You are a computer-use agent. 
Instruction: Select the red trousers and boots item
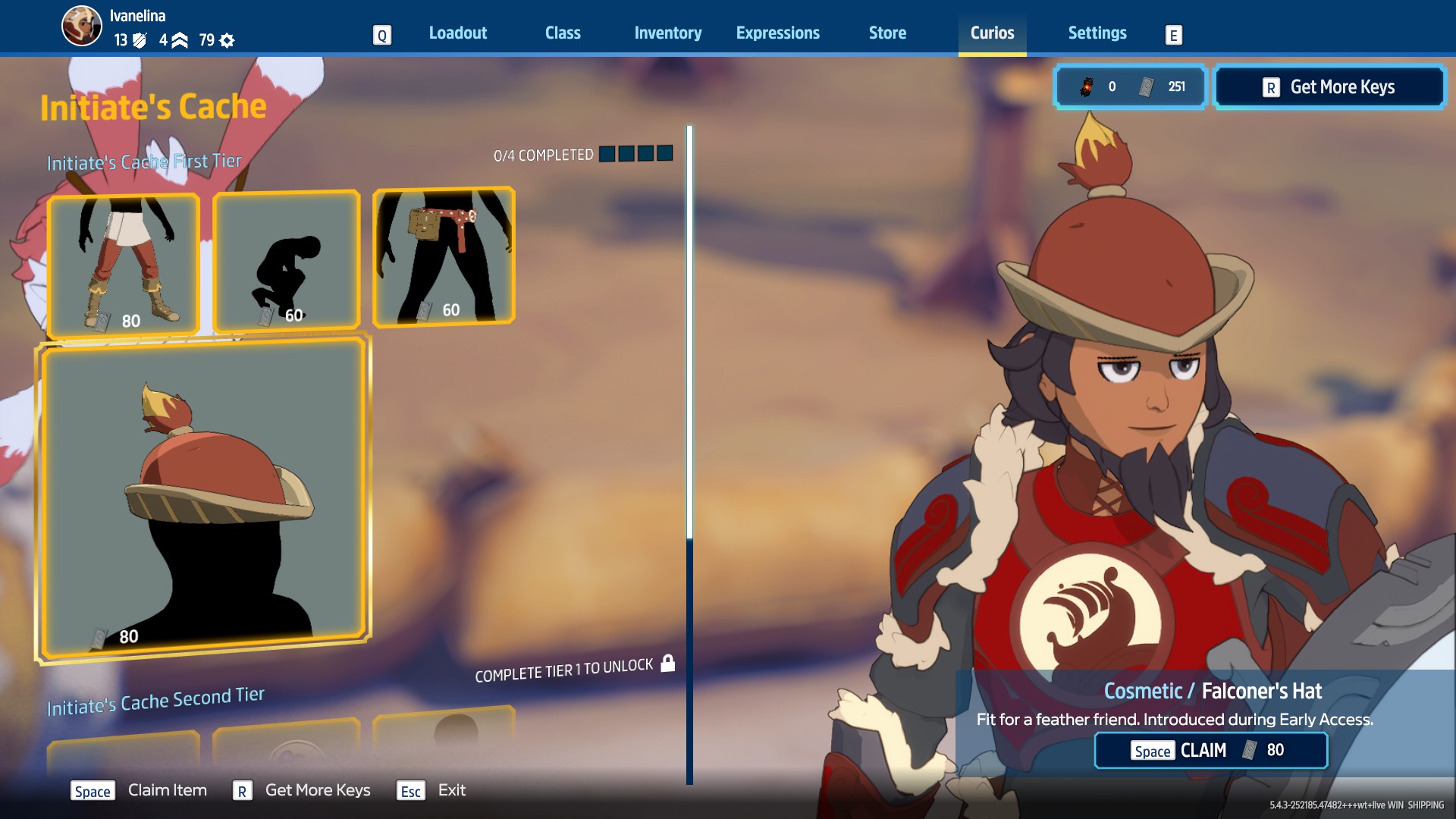(124, 262)
